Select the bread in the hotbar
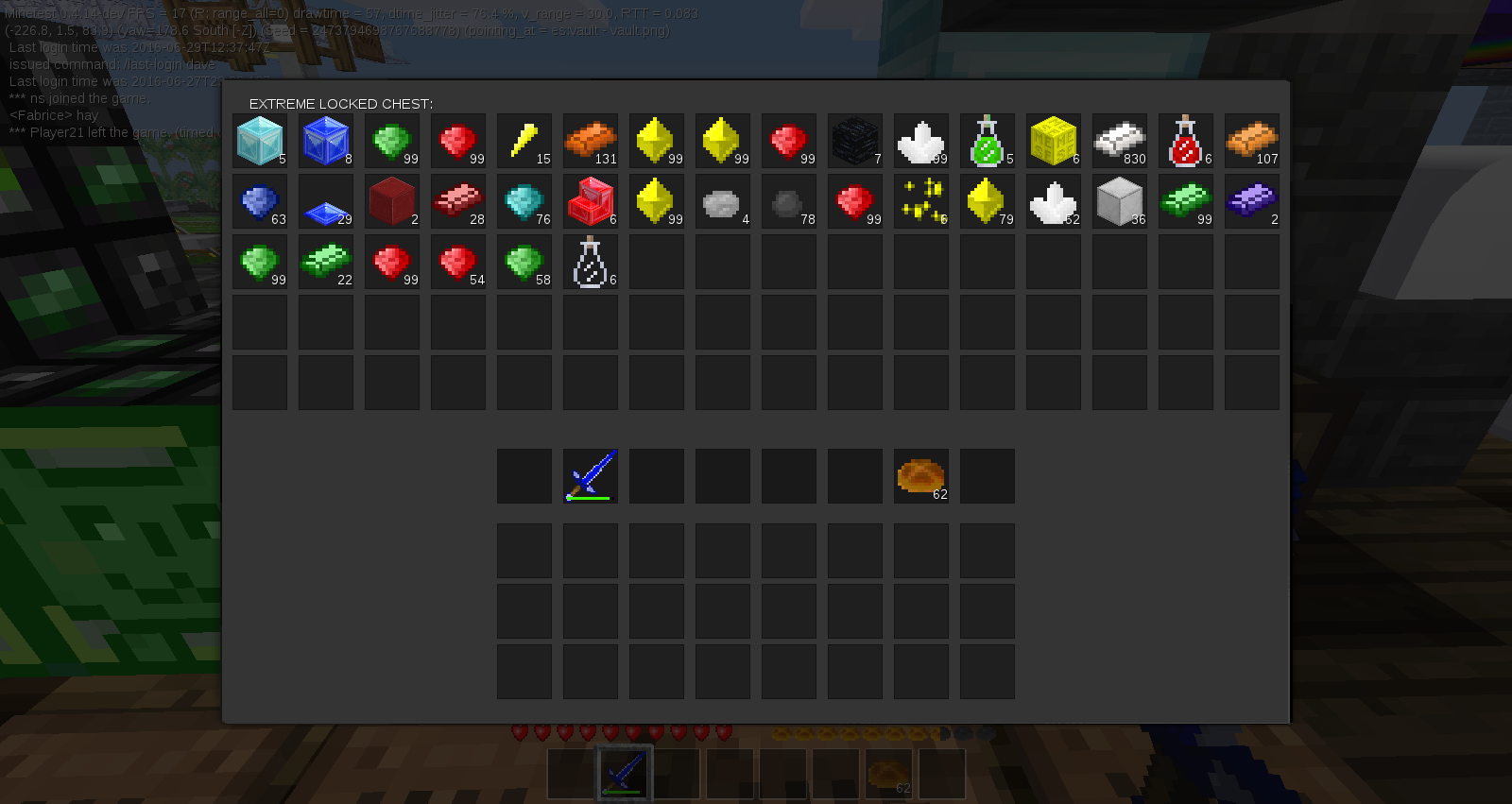 [x=888, y=773]
